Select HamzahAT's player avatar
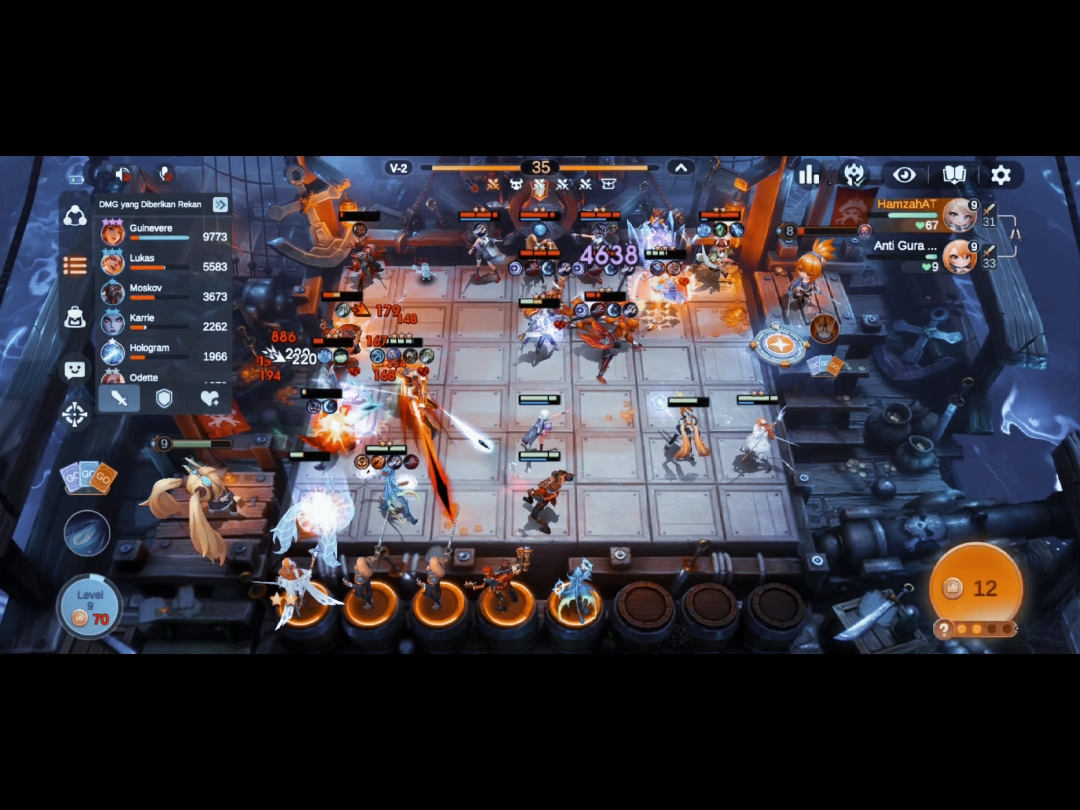Viewport: 1080px width, 810px height. point(959,214)
